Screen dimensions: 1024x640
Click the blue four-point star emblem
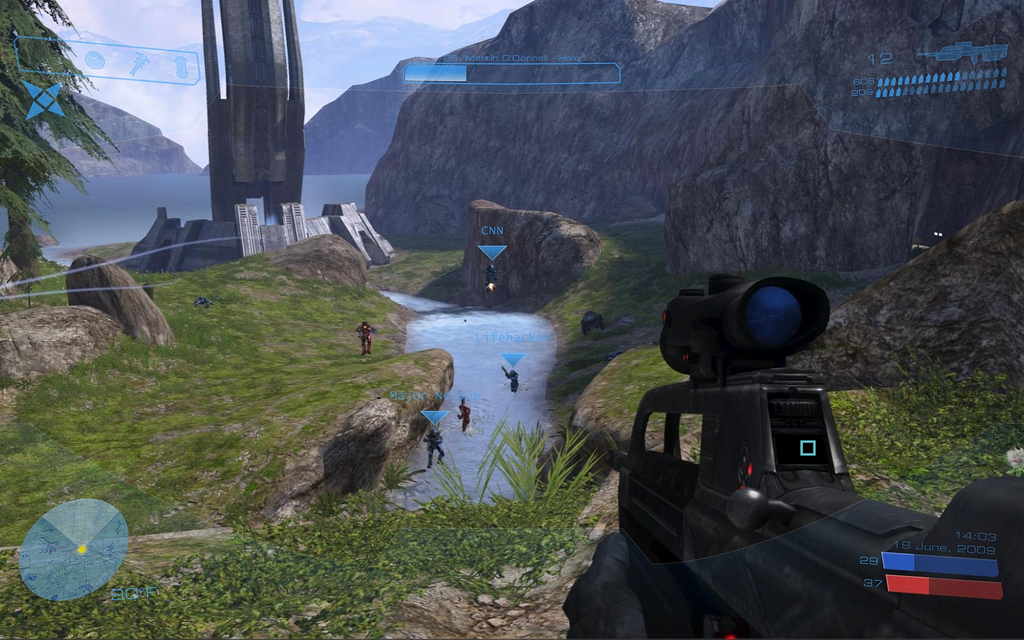coord(44,100)
